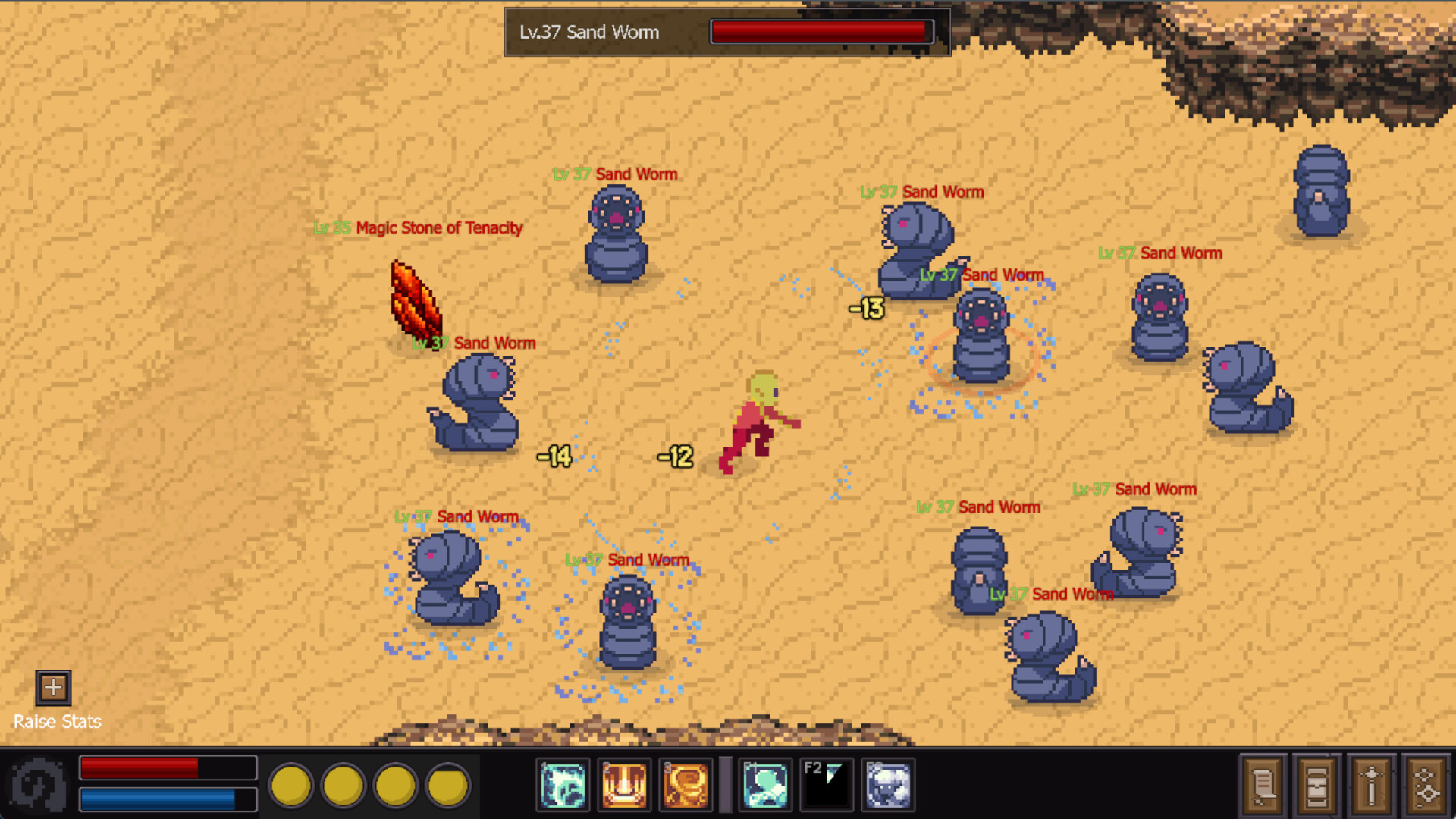Click the F1 pet ability icon

tap(766, 785)
